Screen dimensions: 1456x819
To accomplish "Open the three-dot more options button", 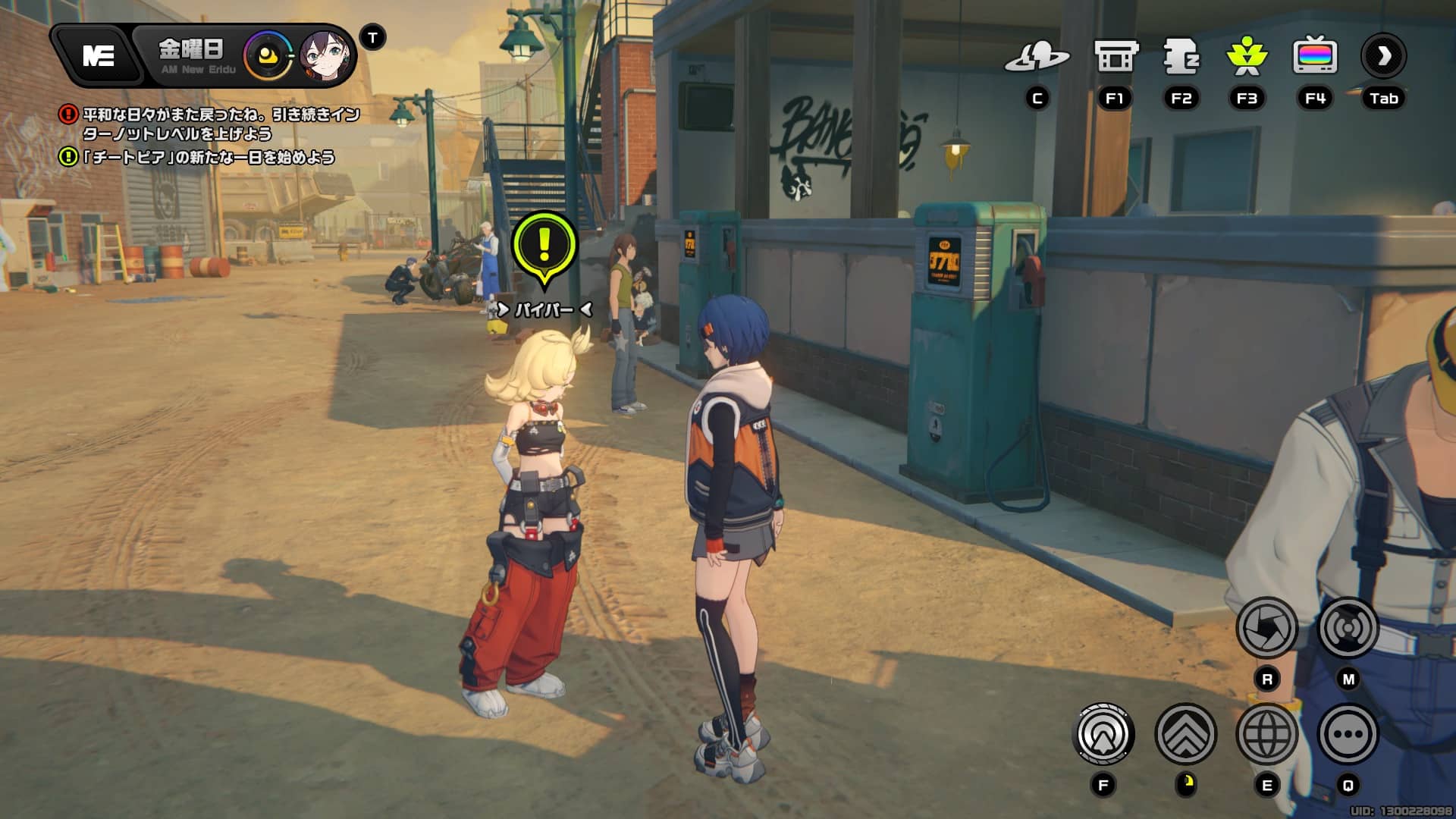I will point(1348,734).
